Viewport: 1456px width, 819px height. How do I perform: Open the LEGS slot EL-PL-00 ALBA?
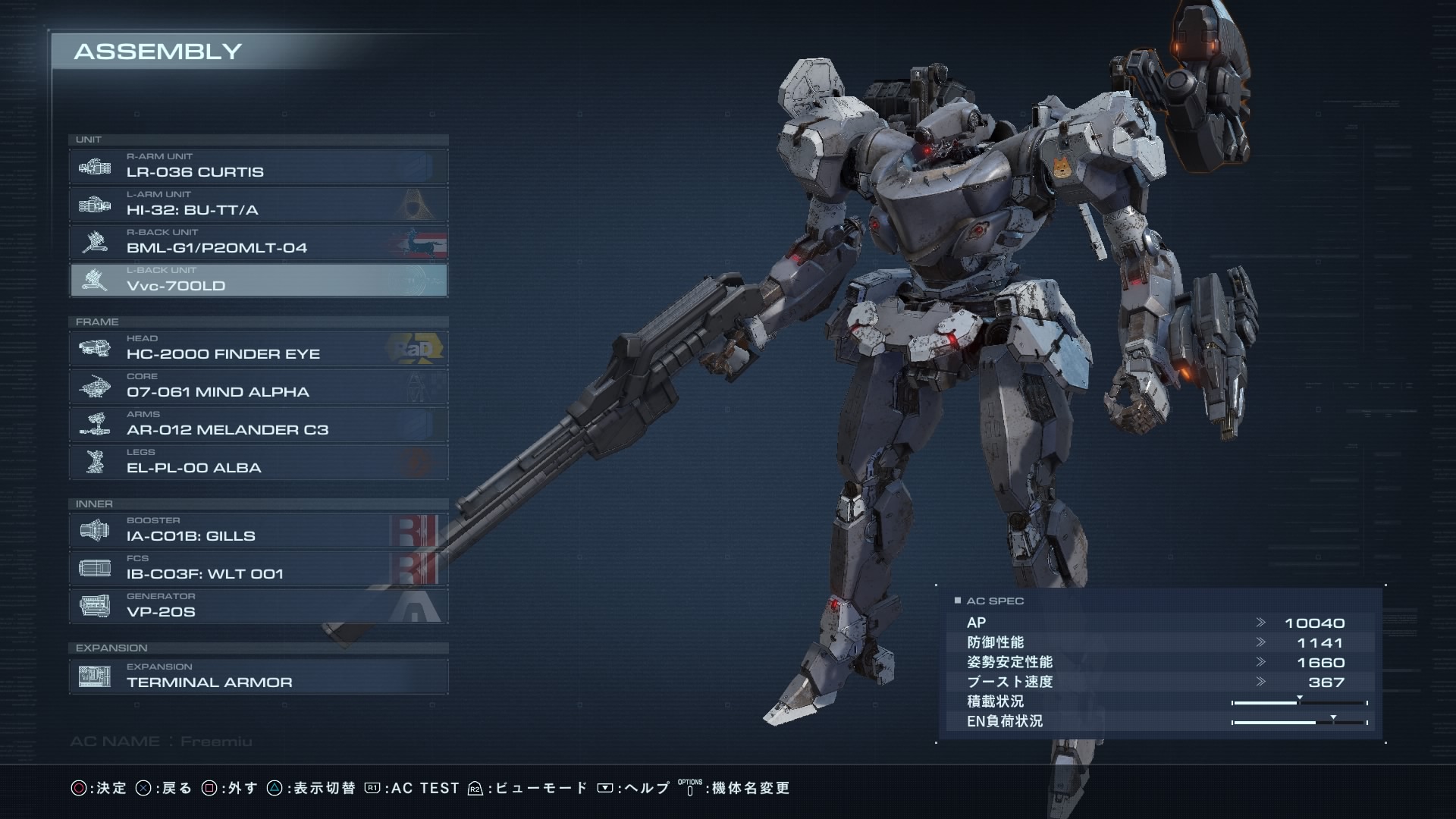pyautogui.click(x=258, y=462)
